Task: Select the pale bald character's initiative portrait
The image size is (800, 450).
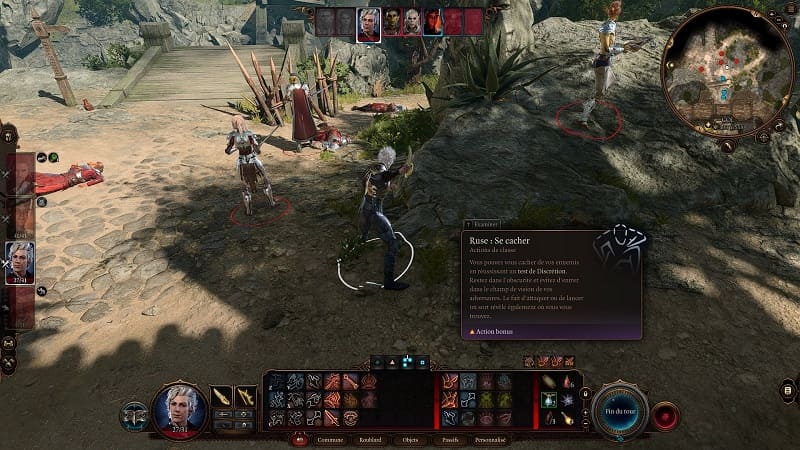Action: (412, 22)
